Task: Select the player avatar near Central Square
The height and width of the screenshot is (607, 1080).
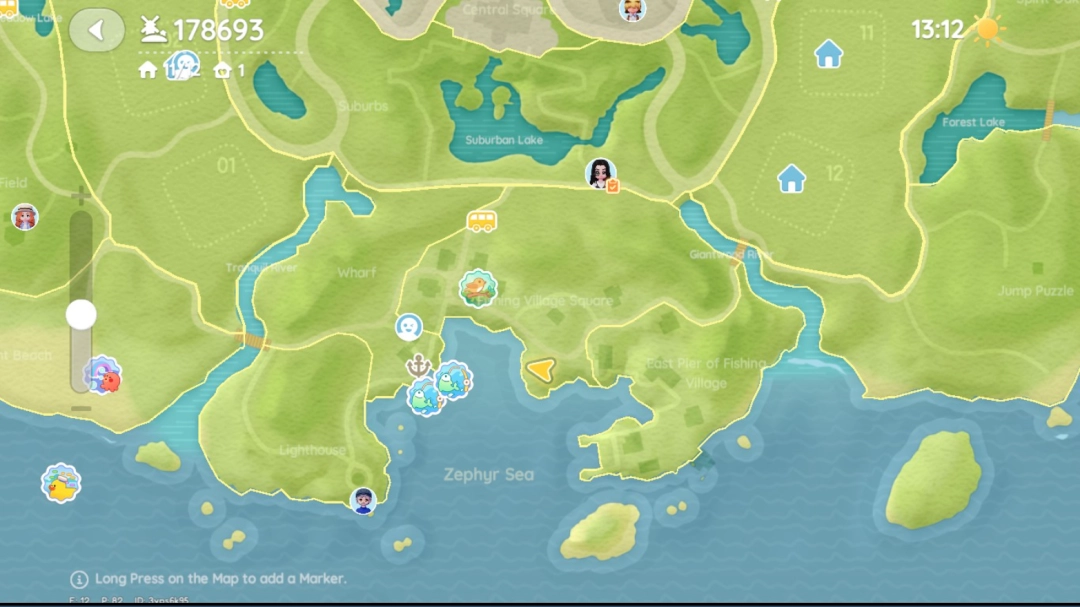Action: pos(632,10)
